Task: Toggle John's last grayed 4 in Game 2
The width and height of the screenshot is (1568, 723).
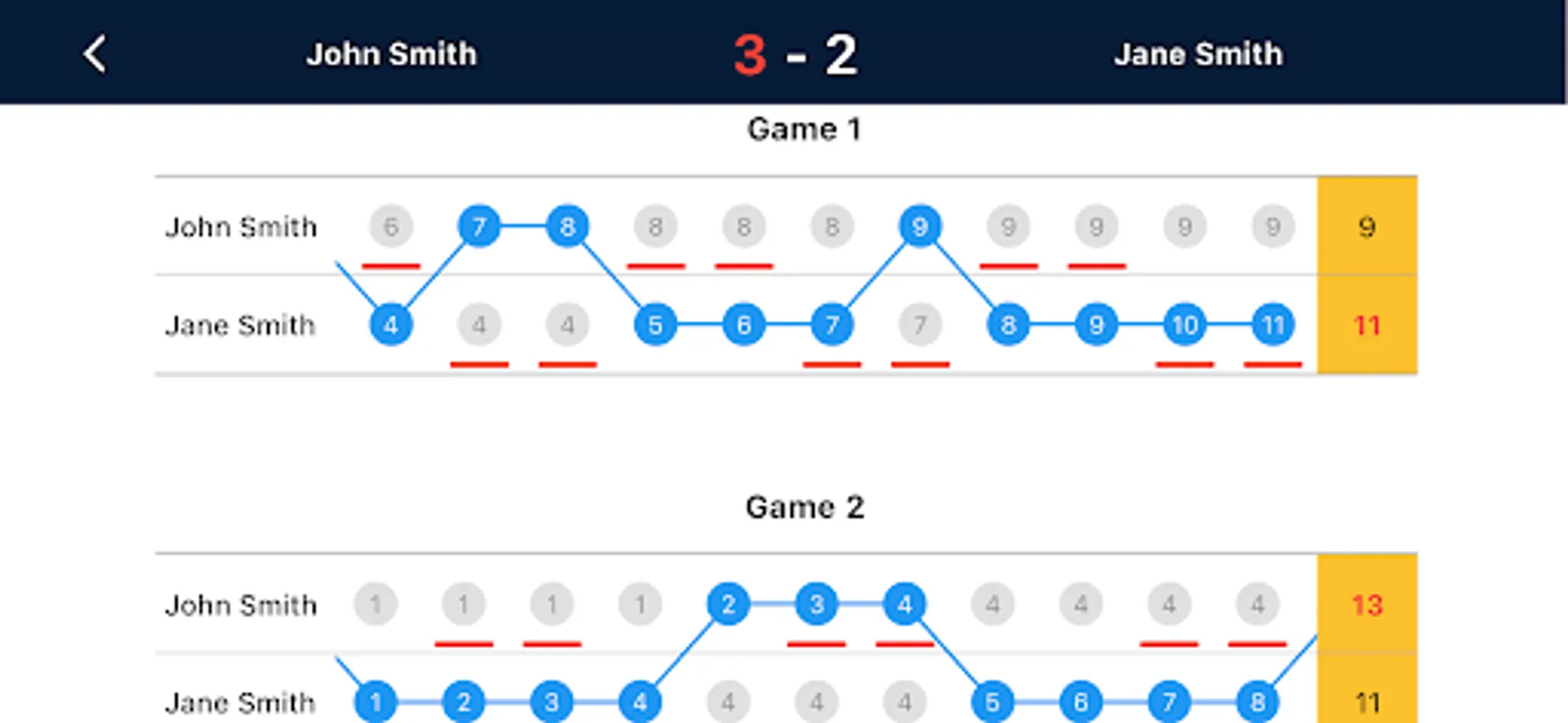Action: coord(1257,605)
